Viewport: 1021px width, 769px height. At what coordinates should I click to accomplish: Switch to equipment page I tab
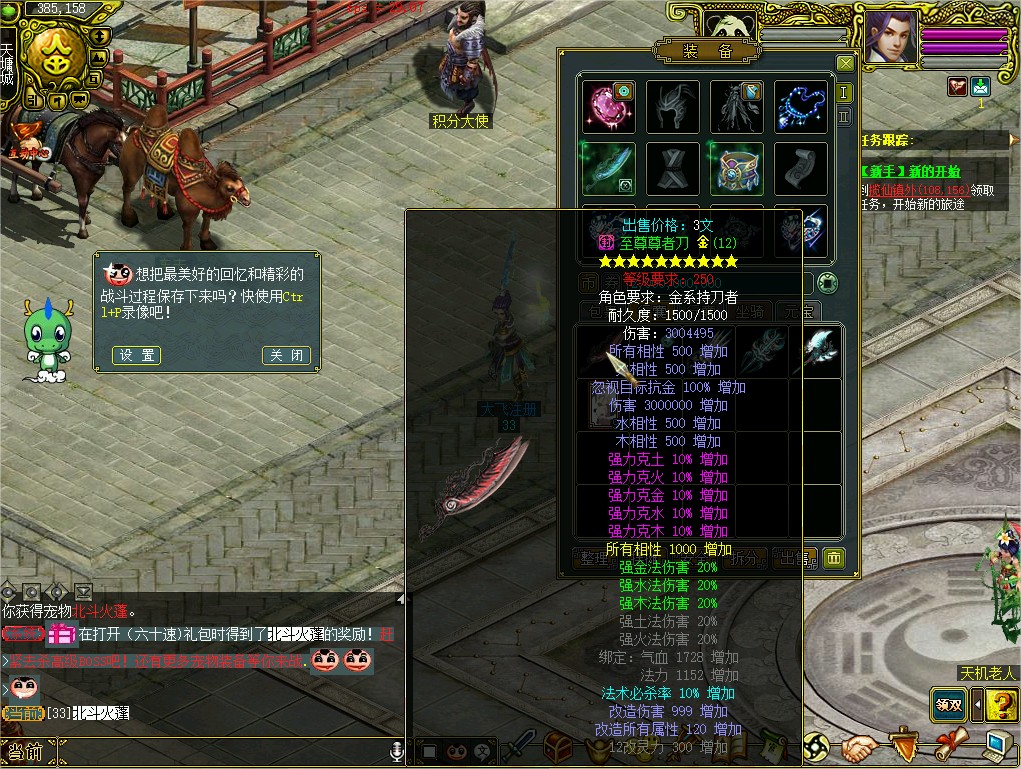845,93
